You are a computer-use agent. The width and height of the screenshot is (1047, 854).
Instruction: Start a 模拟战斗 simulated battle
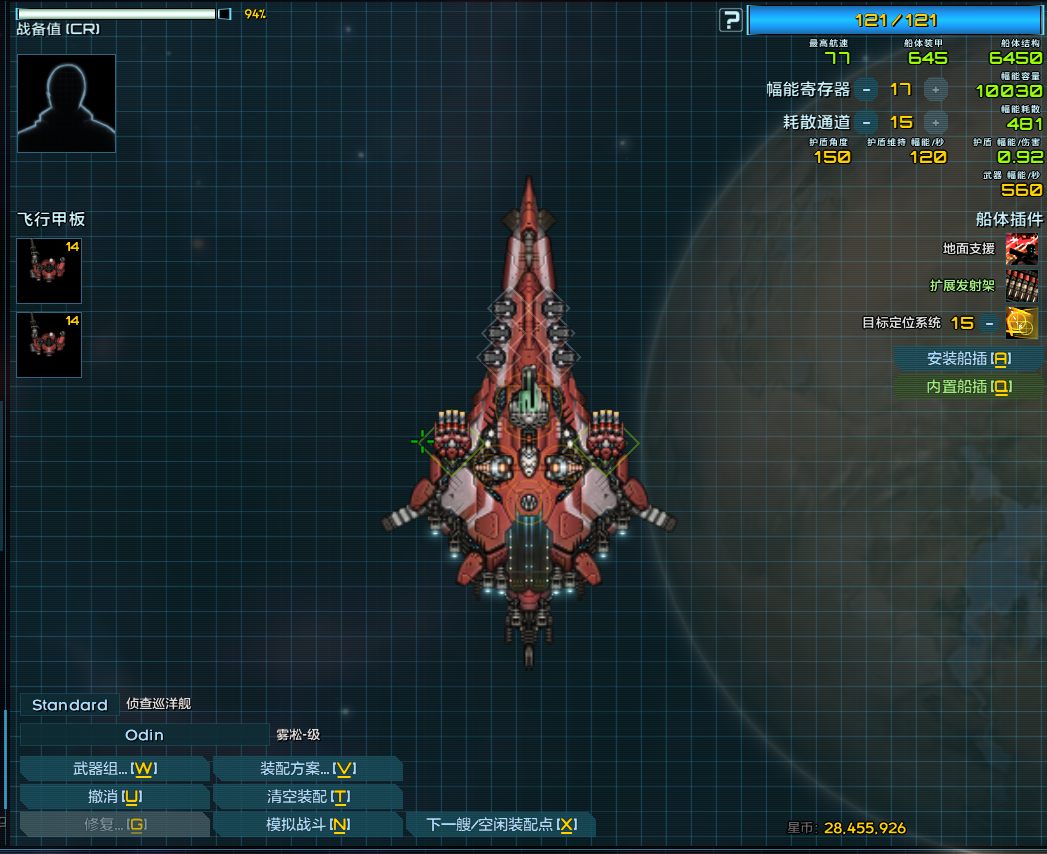coord(308,824)
